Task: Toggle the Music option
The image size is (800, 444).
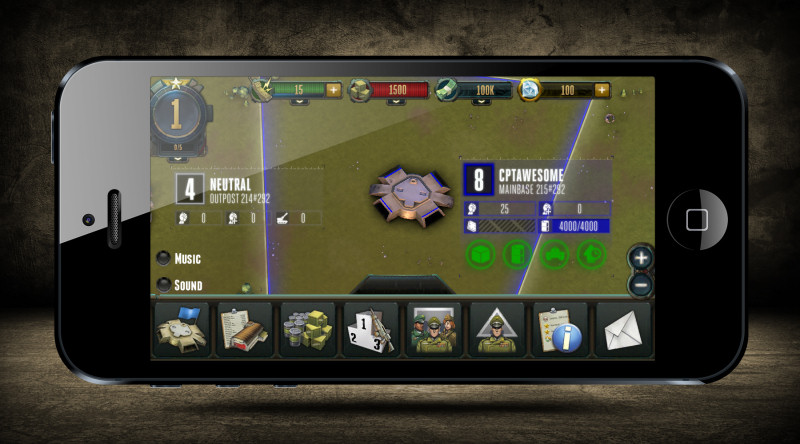Action: [x=164, y=258]
